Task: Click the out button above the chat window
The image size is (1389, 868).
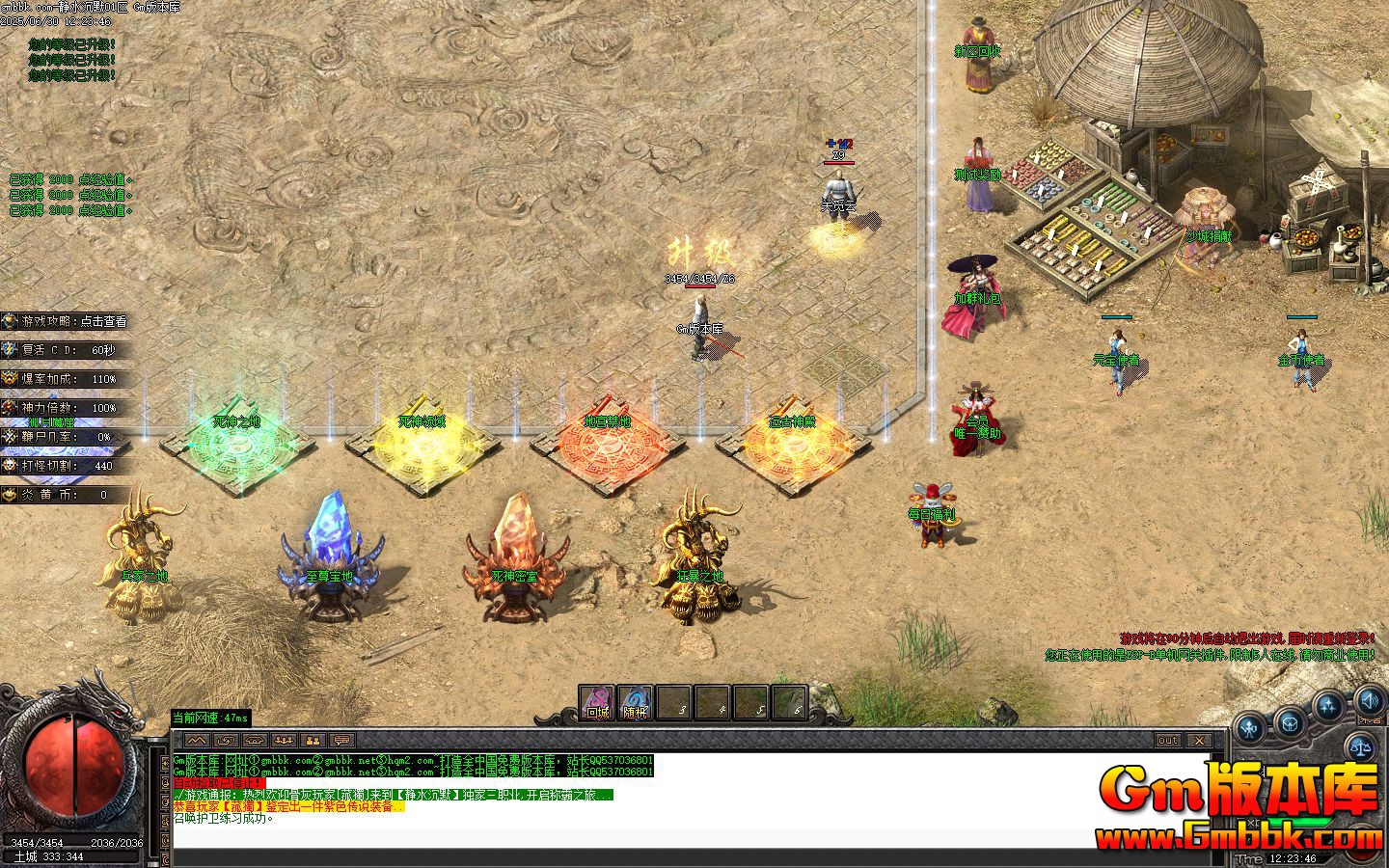Action: point(1168,741)
